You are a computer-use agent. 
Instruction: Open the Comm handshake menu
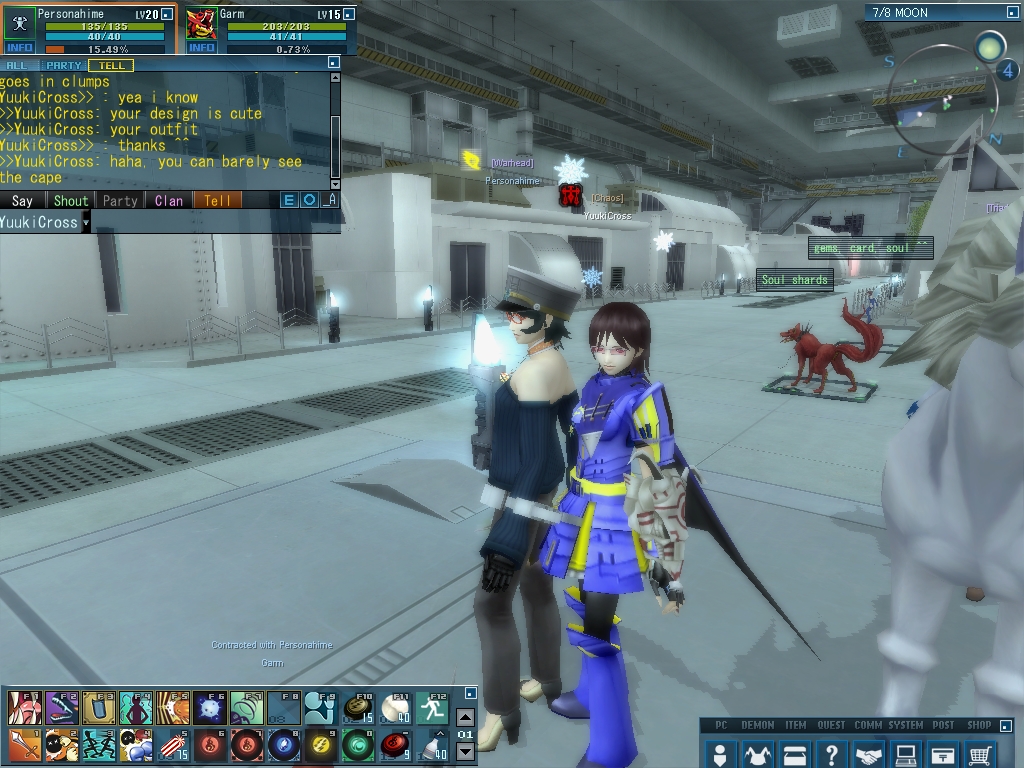coord(870,753)
